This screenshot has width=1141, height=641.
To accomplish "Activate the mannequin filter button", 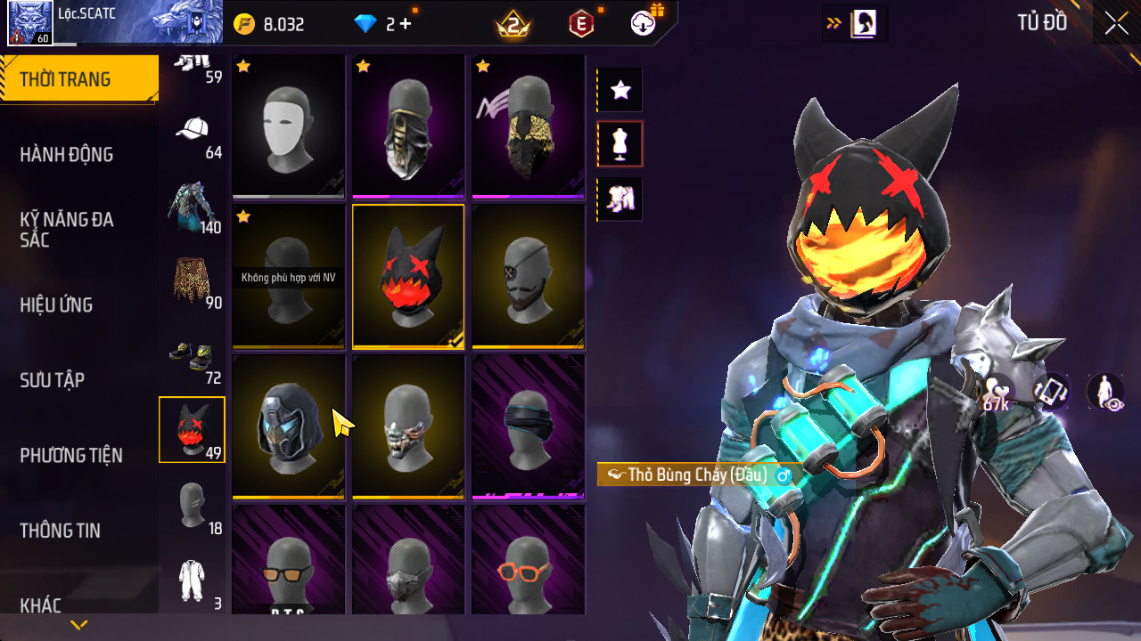I will click(x=620, y=145).
